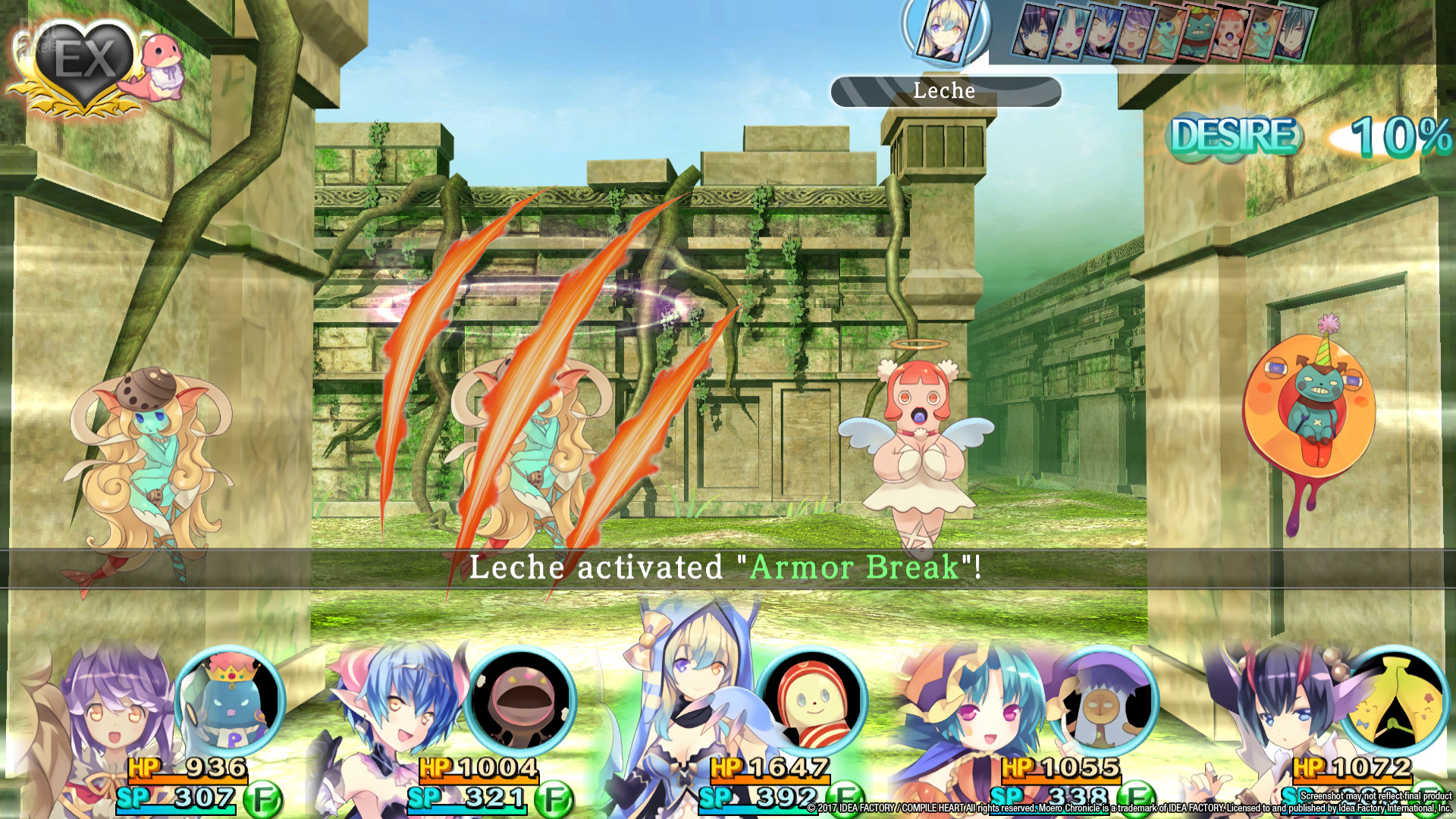Click the crowned blue slime pet icon
Viewport: 1456px width, 819px height.
click(230, 701)
